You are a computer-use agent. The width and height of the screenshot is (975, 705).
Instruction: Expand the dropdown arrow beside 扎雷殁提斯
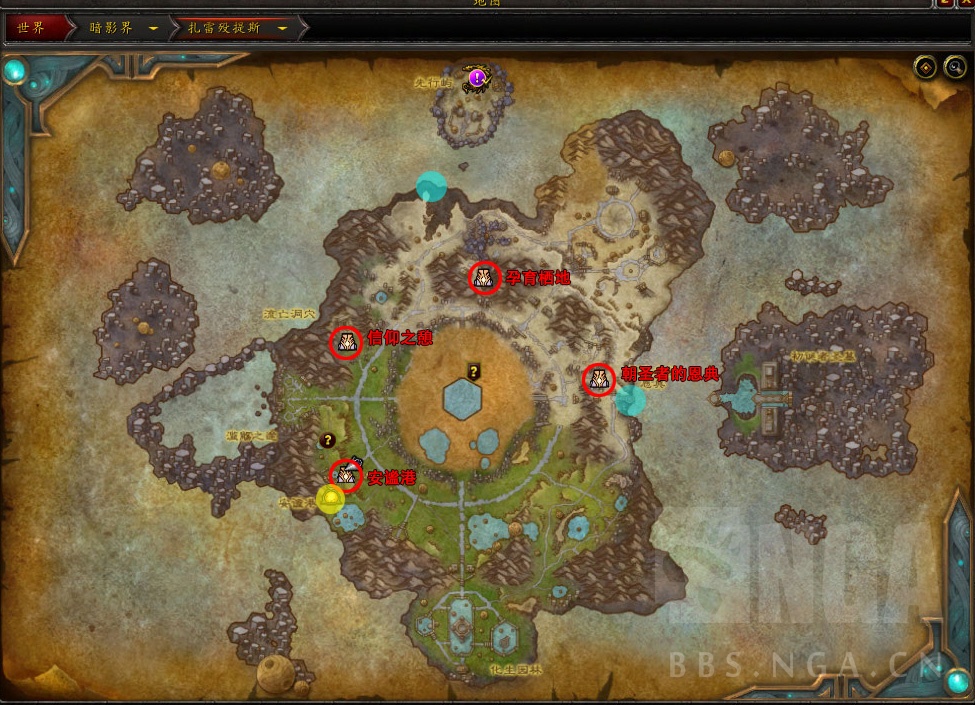coord(283,28)
